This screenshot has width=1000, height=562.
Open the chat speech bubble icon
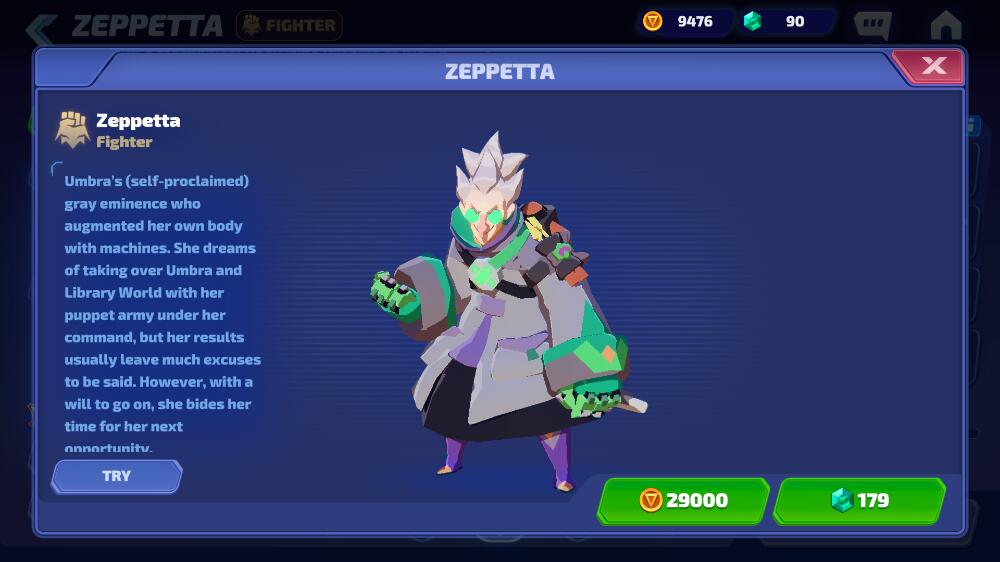pyautogui.click(x=872, y=24)
